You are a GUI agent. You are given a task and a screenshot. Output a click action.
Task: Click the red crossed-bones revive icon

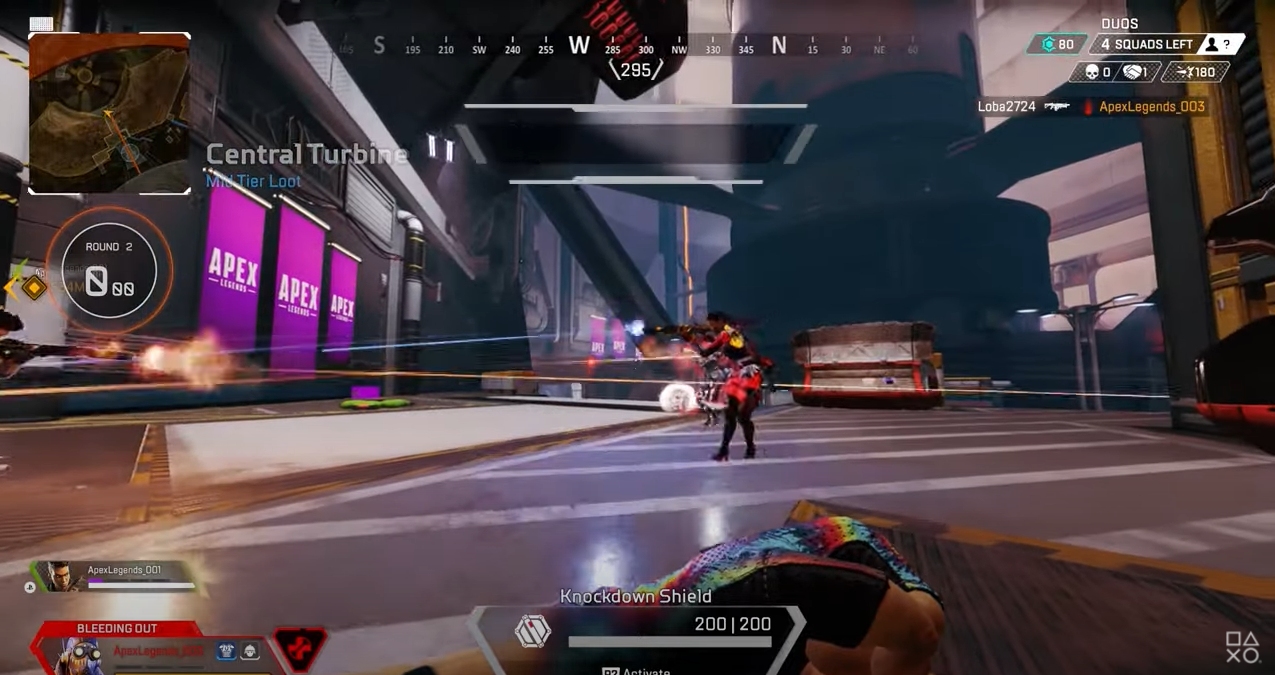pyautogui.click(x=299, y=650)
